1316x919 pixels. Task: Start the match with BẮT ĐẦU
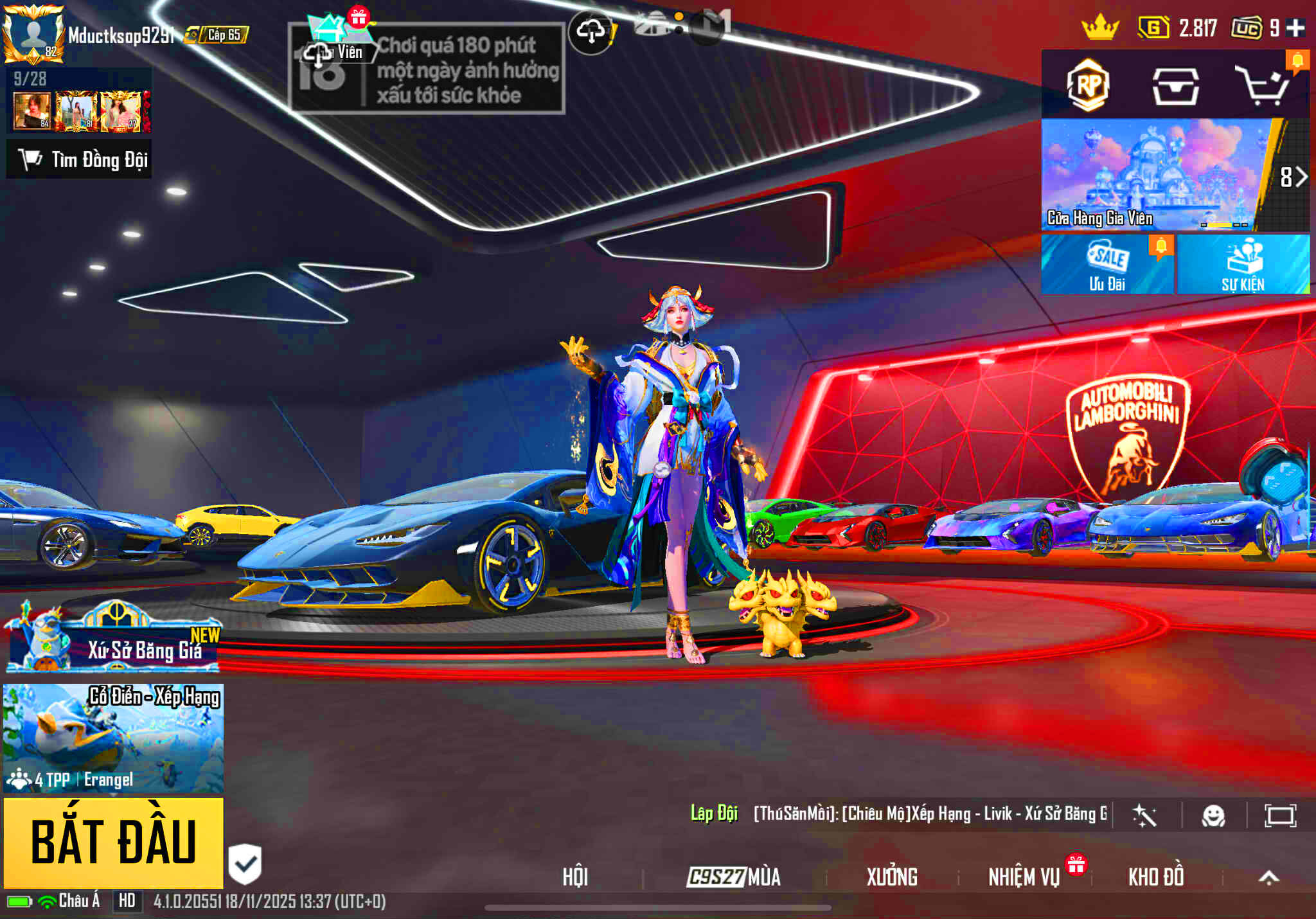point(114,842)
